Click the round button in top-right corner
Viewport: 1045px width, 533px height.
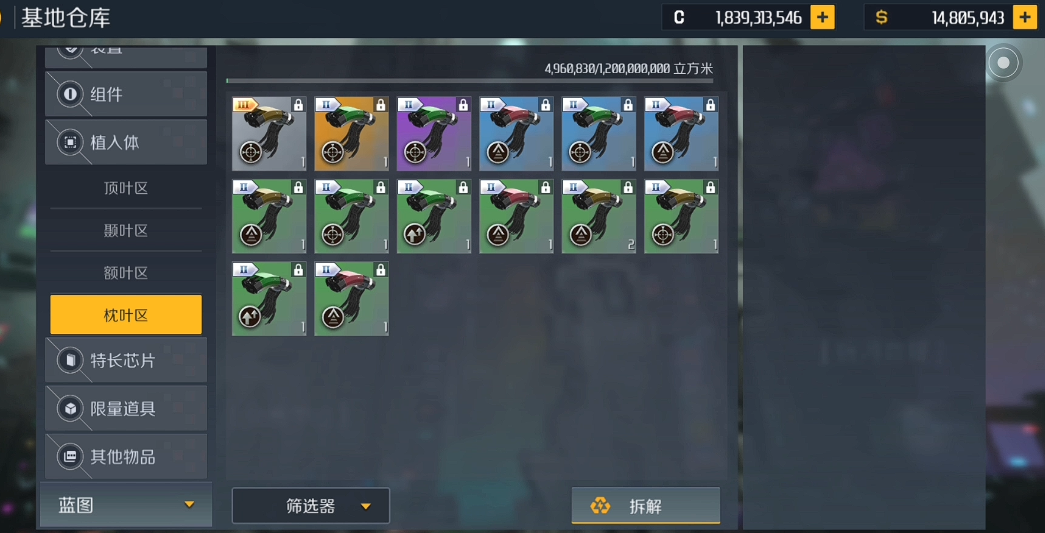(1003, 64)
